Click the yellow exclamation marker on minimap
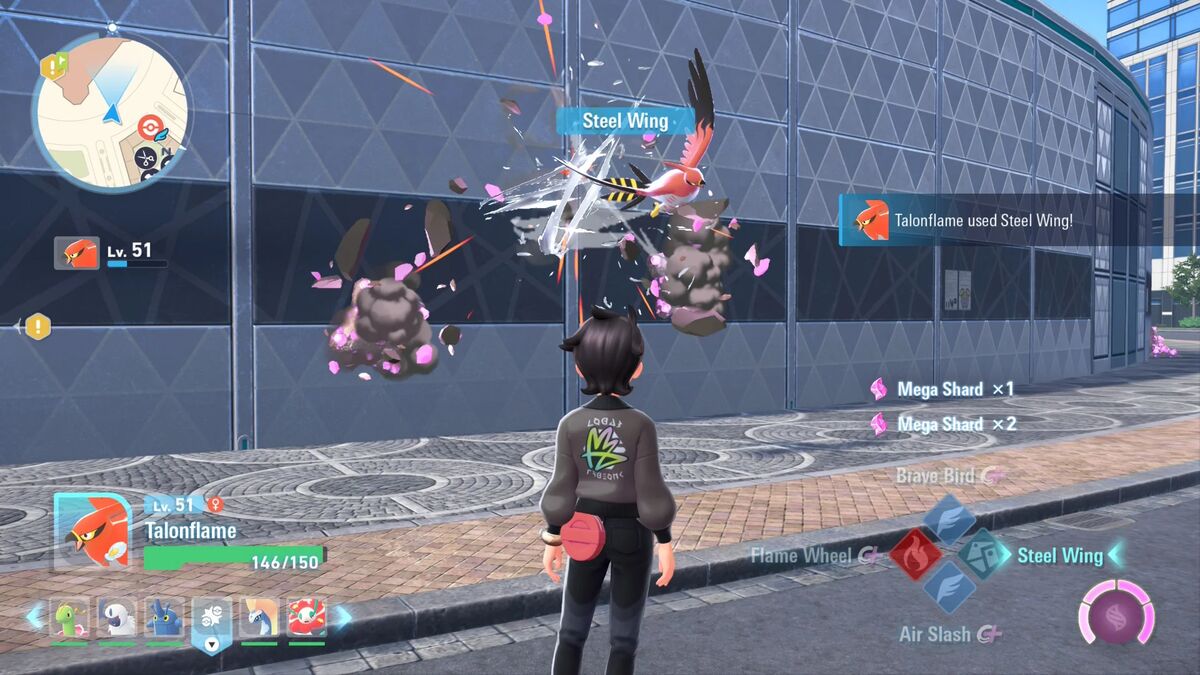 pyautogui.click(x=53, y=67)
